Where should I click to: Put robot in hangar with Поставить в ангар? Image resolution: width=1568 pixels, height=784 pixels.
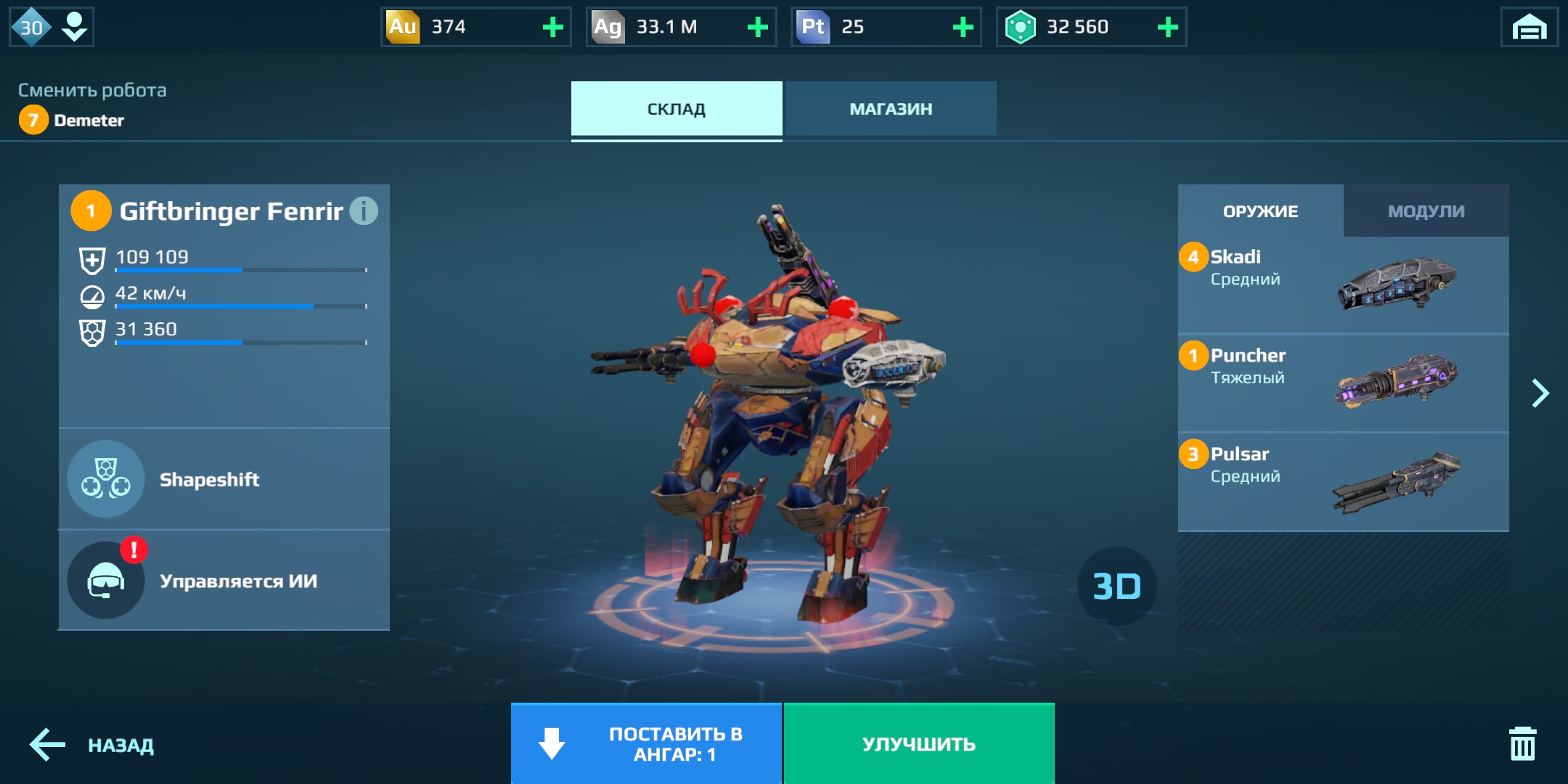point(646,744)
